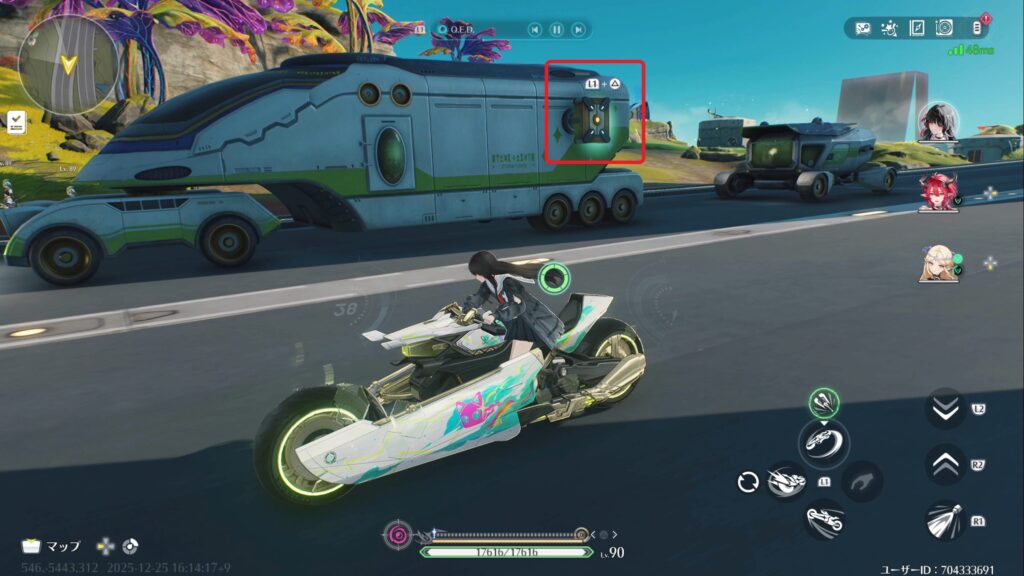The width and height of the screenshot is (1024, 576).
Task: Open the constellation star-pattern menu icon
Action: 890,28
